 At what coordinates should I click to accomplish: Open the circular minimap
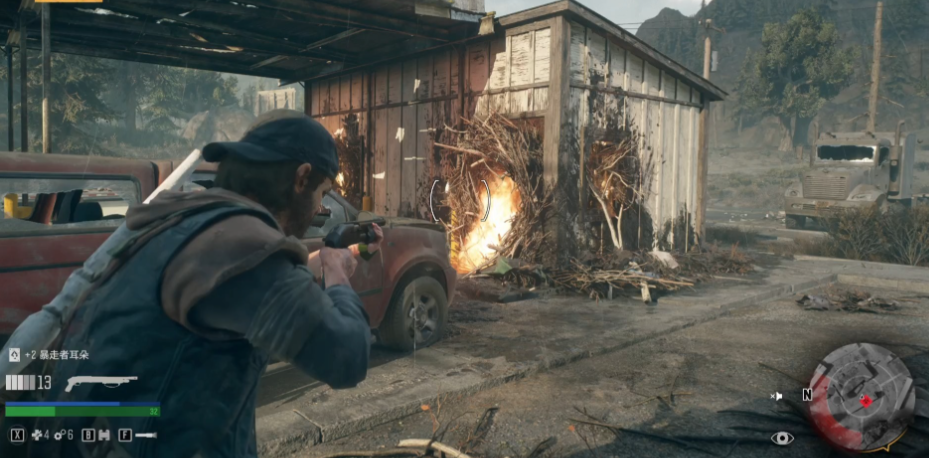pos(861,396)
